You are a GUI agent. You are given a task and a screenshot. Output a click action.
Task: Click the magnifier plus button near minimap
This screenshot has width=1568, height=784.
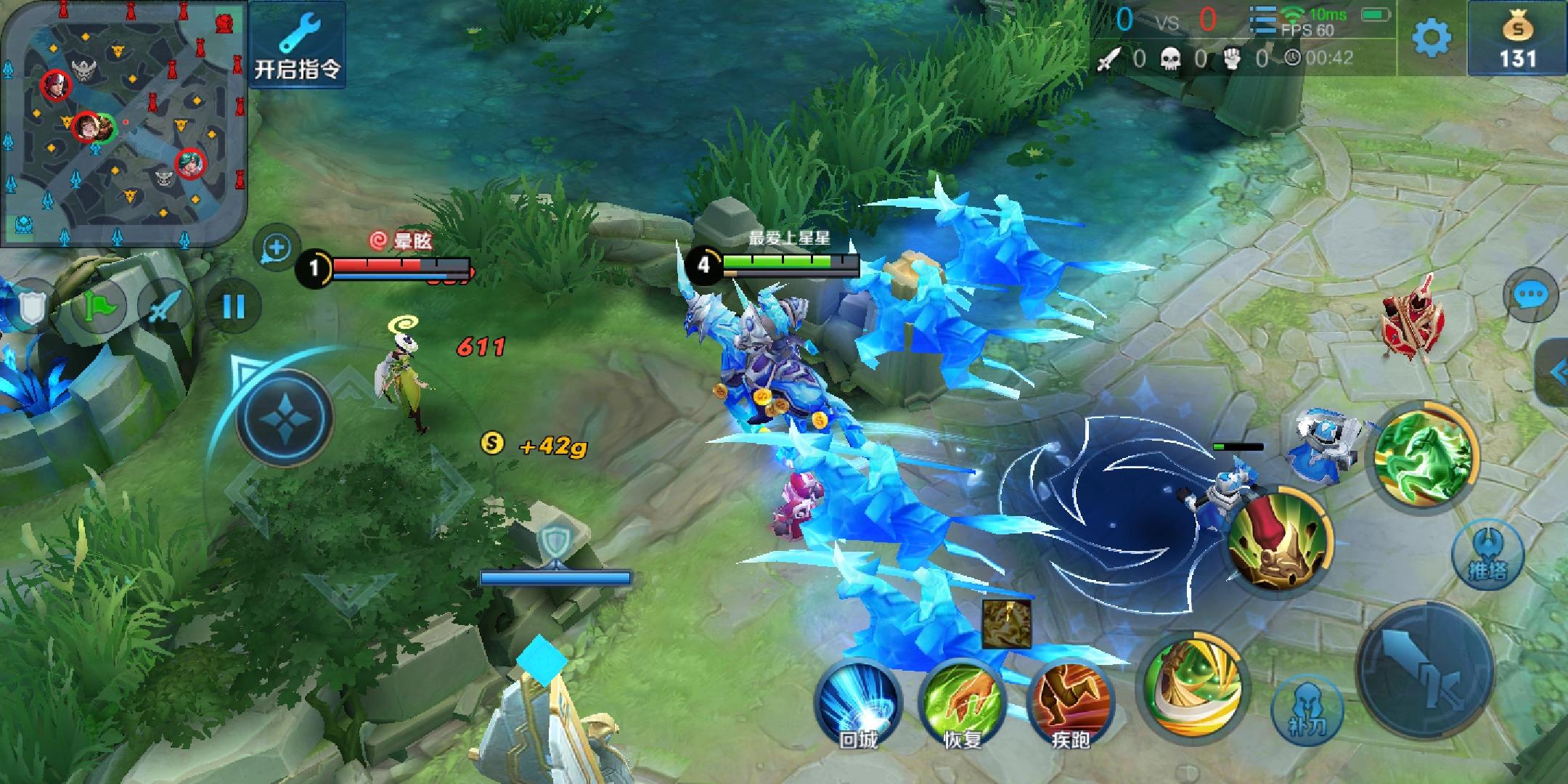277,249
